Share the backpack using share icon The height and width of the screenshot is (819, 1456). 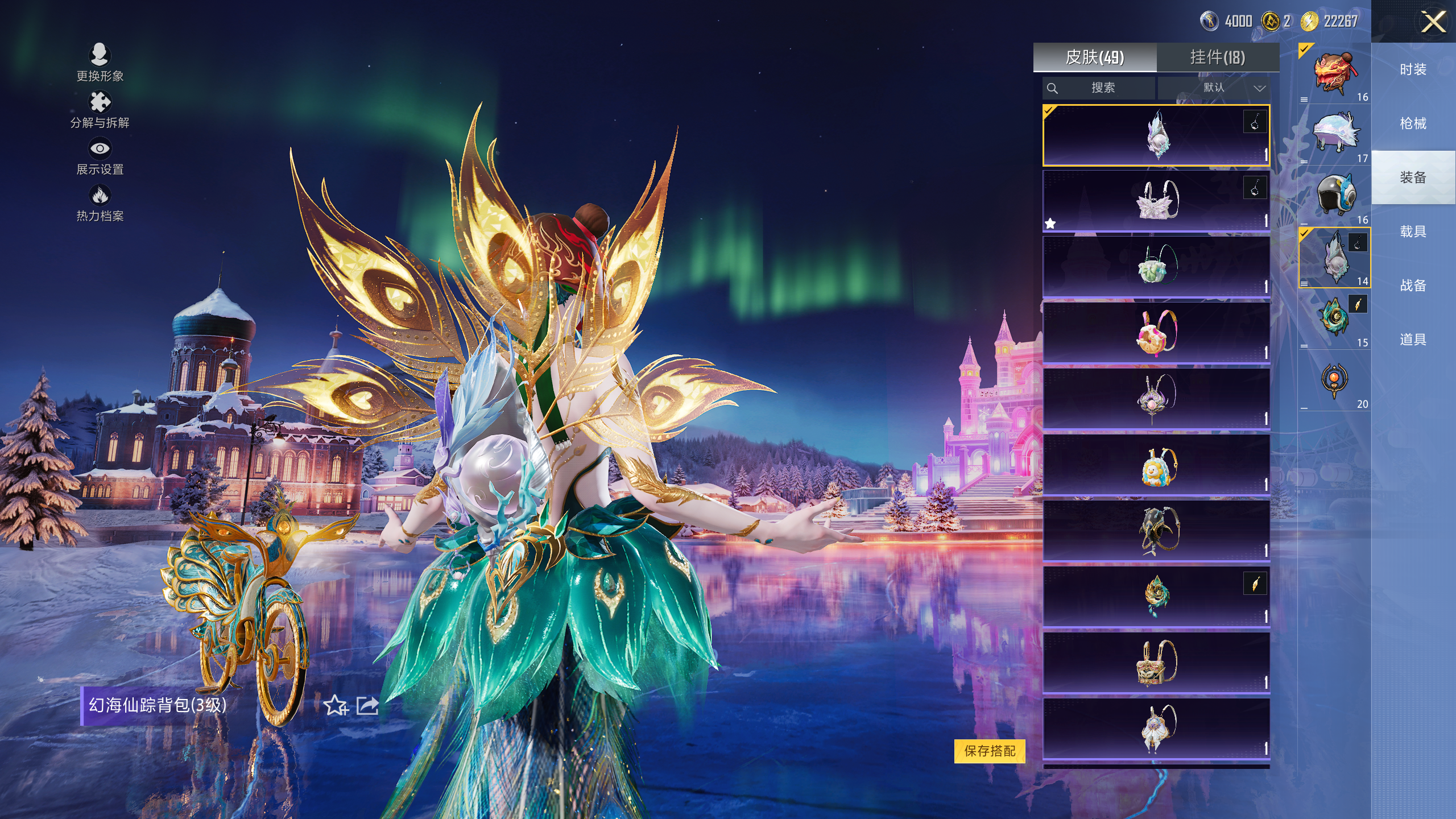pos(367,706)
